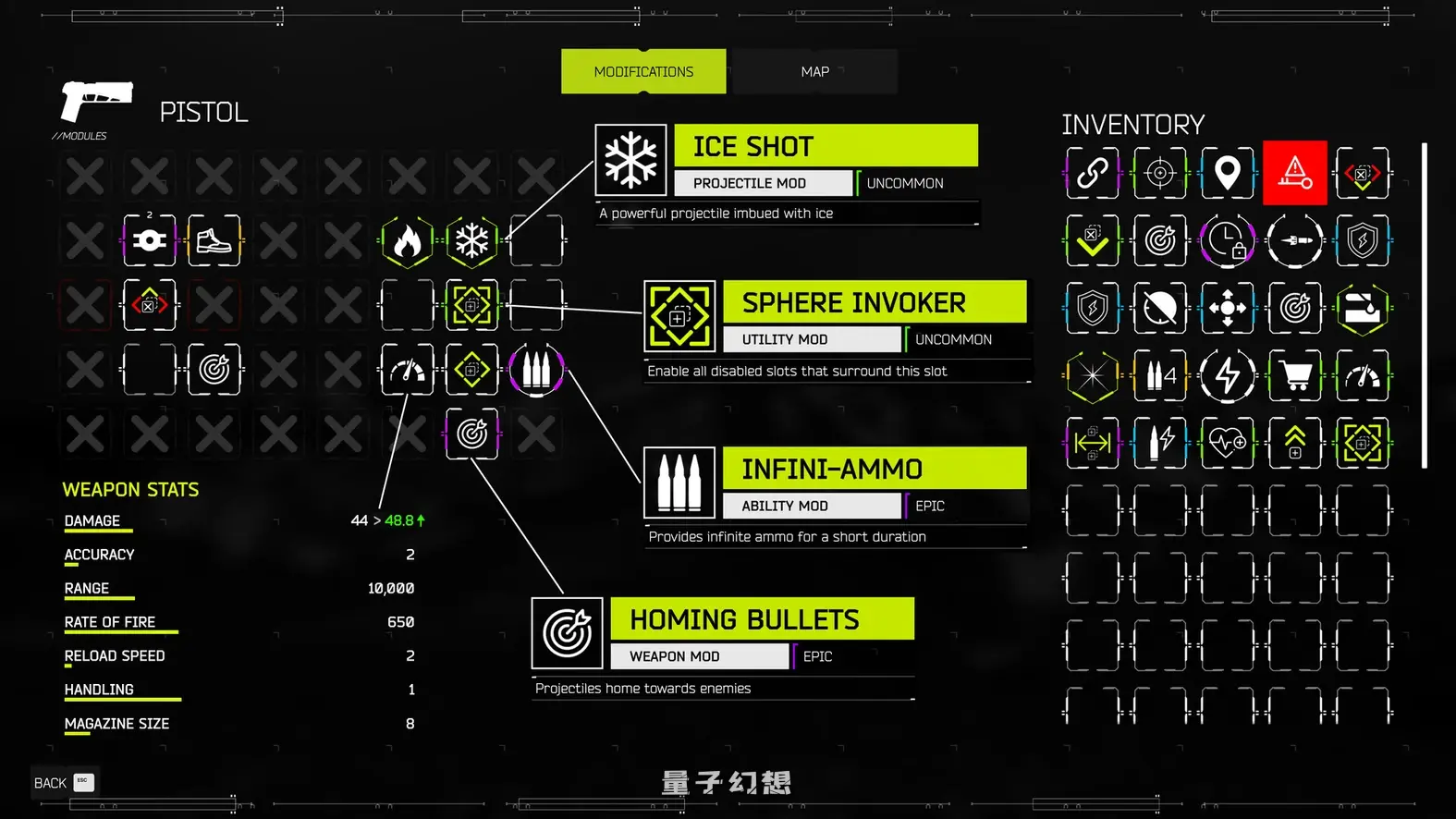Switch to the MAP tab
This screenshot has width=1456, height=819.
coord(814,71)
